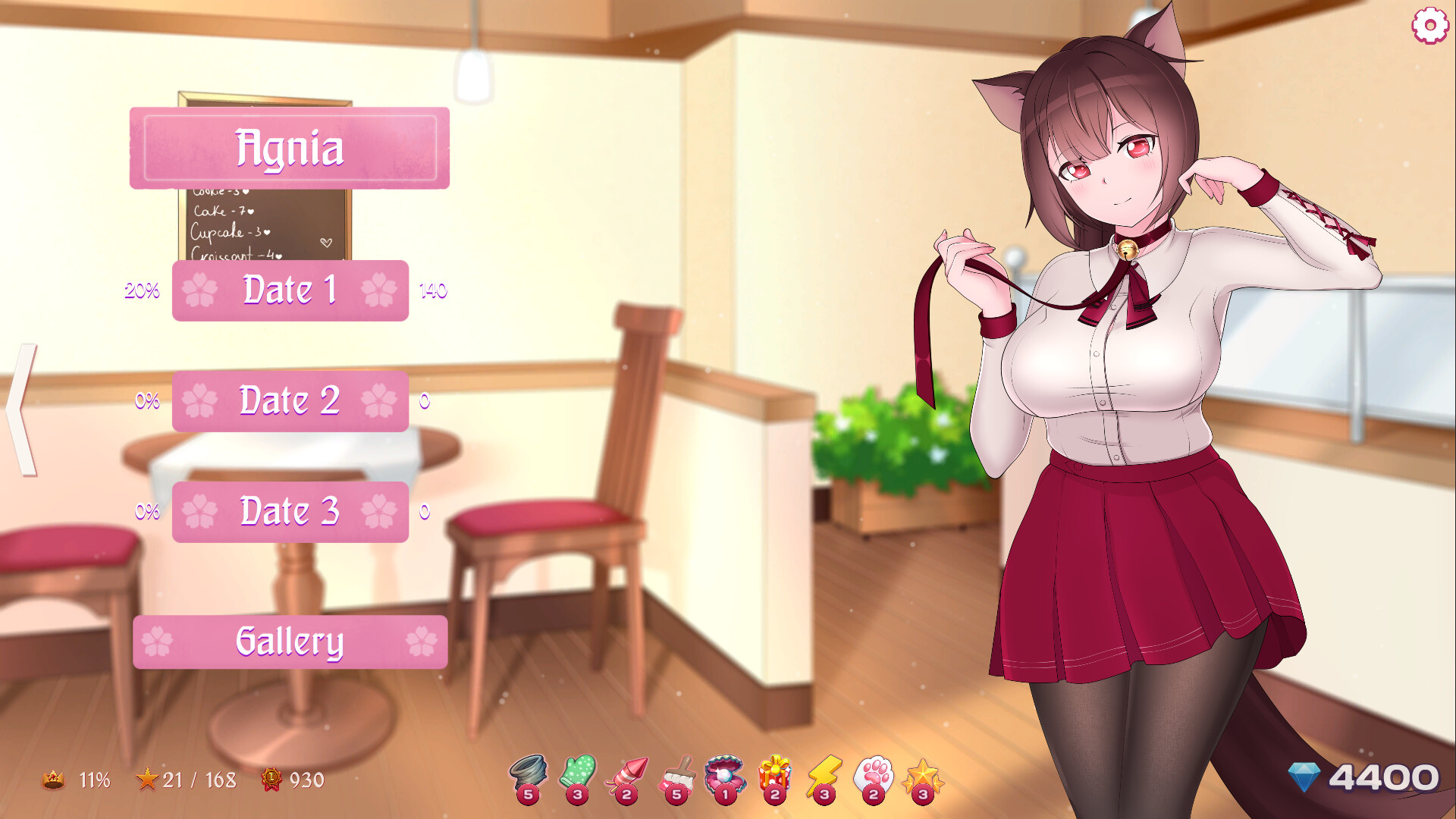This screenshot has width=1456, height=819.
Task: Click the medal icon next to 930
Action: tap(272, 779)
